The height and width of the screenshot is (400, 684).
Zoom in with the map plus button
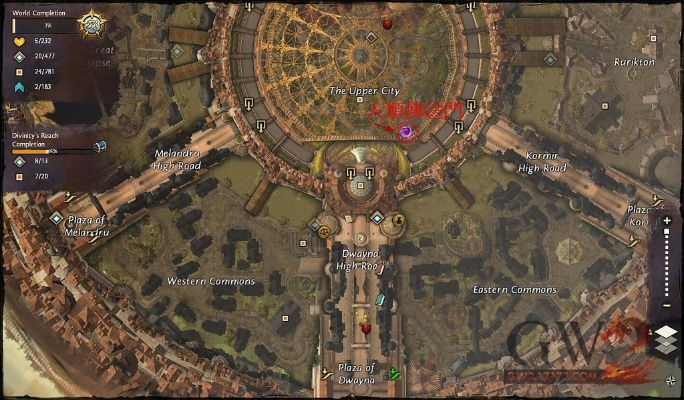coord(667,219)
